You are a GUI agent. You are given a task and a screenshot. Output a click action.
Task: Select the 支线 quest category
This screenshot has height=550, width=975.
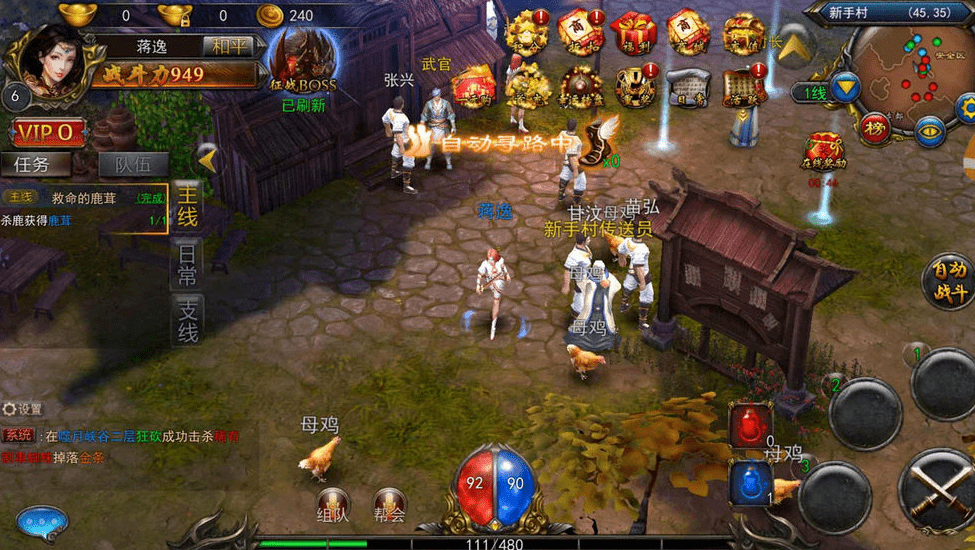(x=187, y=319)
